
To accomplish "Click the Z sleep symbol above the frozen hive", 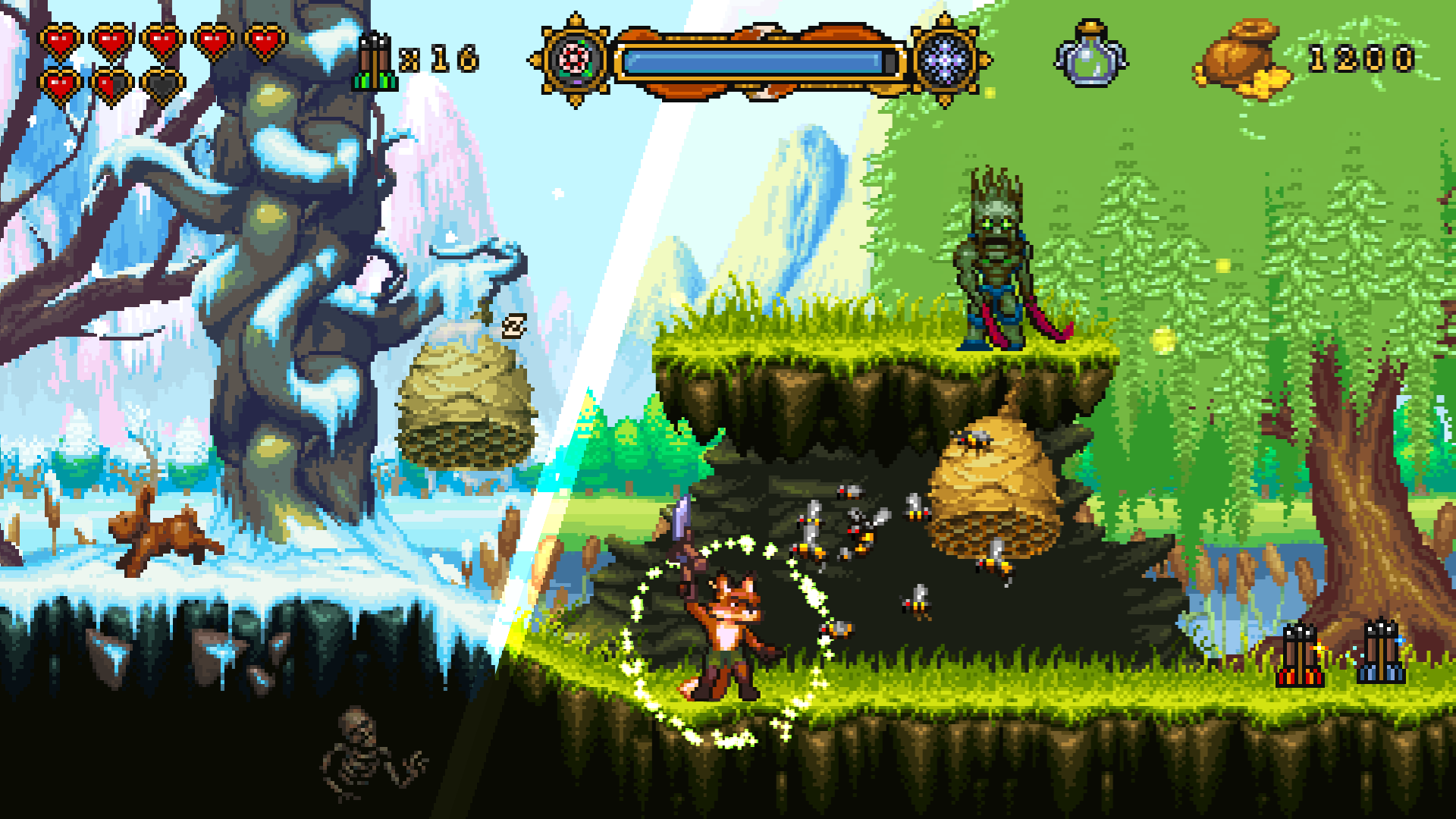I will click(x=515, y=325).
